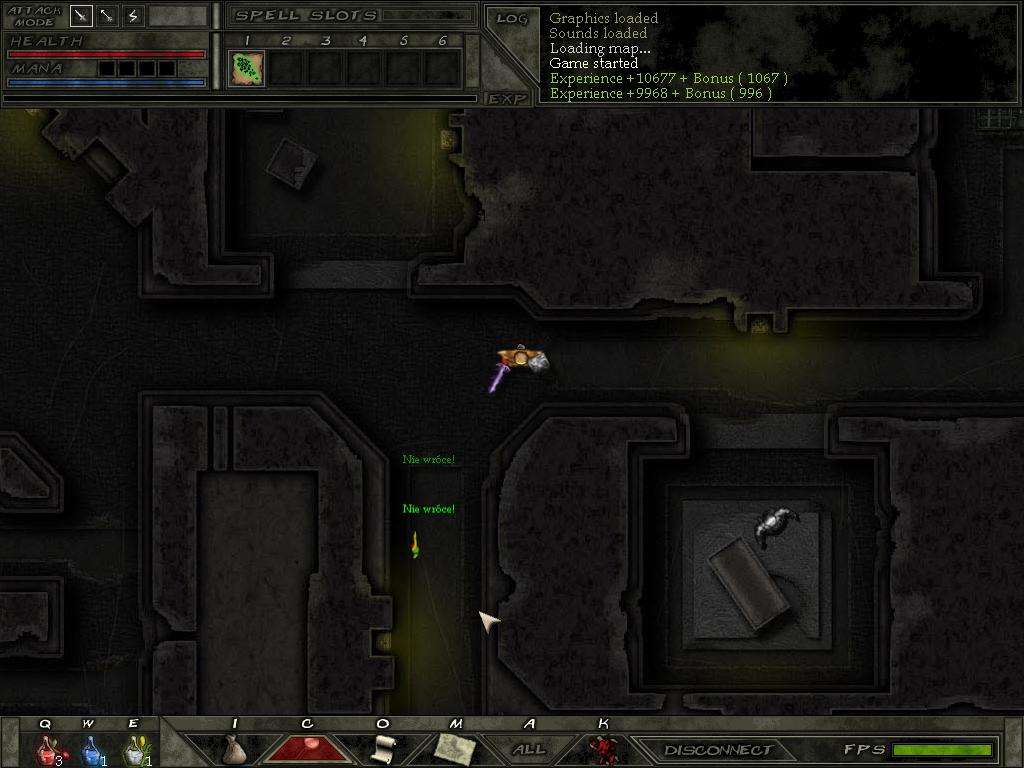Select the sword melee attack mode
This screenshot has width=1024, height=768.
[81, 16]
